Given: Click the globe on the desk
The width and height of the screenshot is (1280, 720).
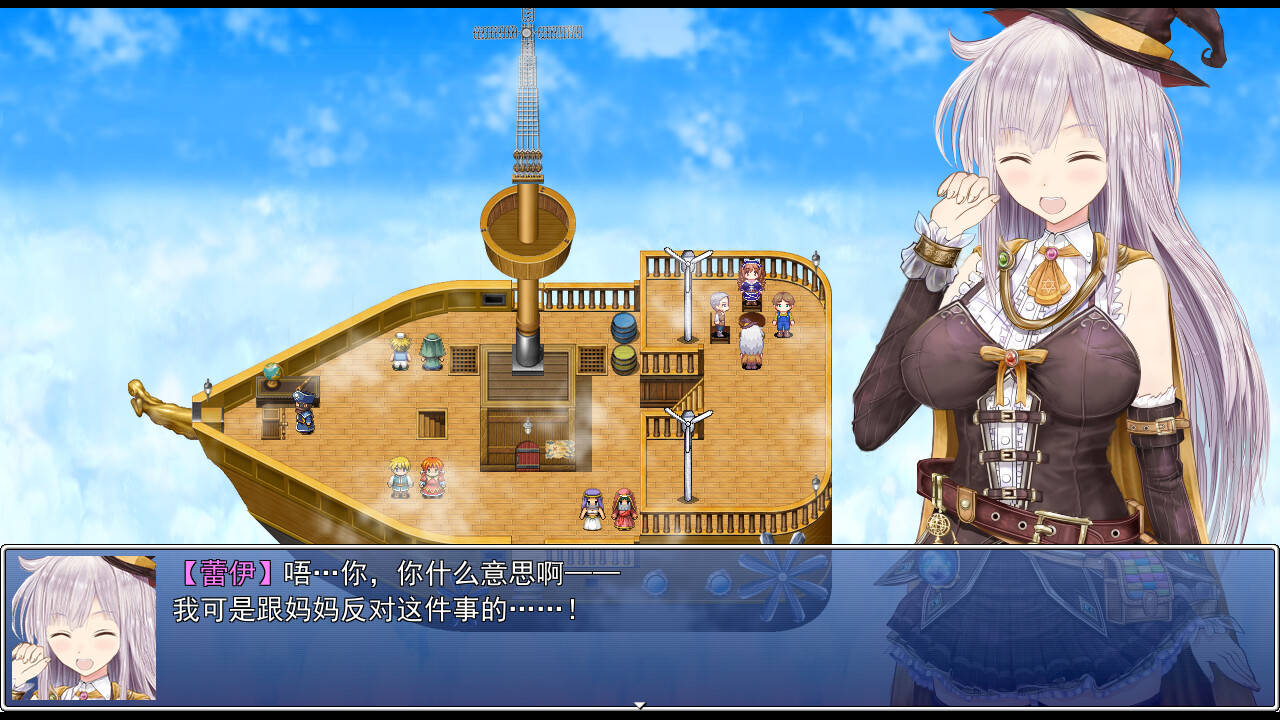Looking at the screenshot, I should pyautogui.click(x=272, y=372).
